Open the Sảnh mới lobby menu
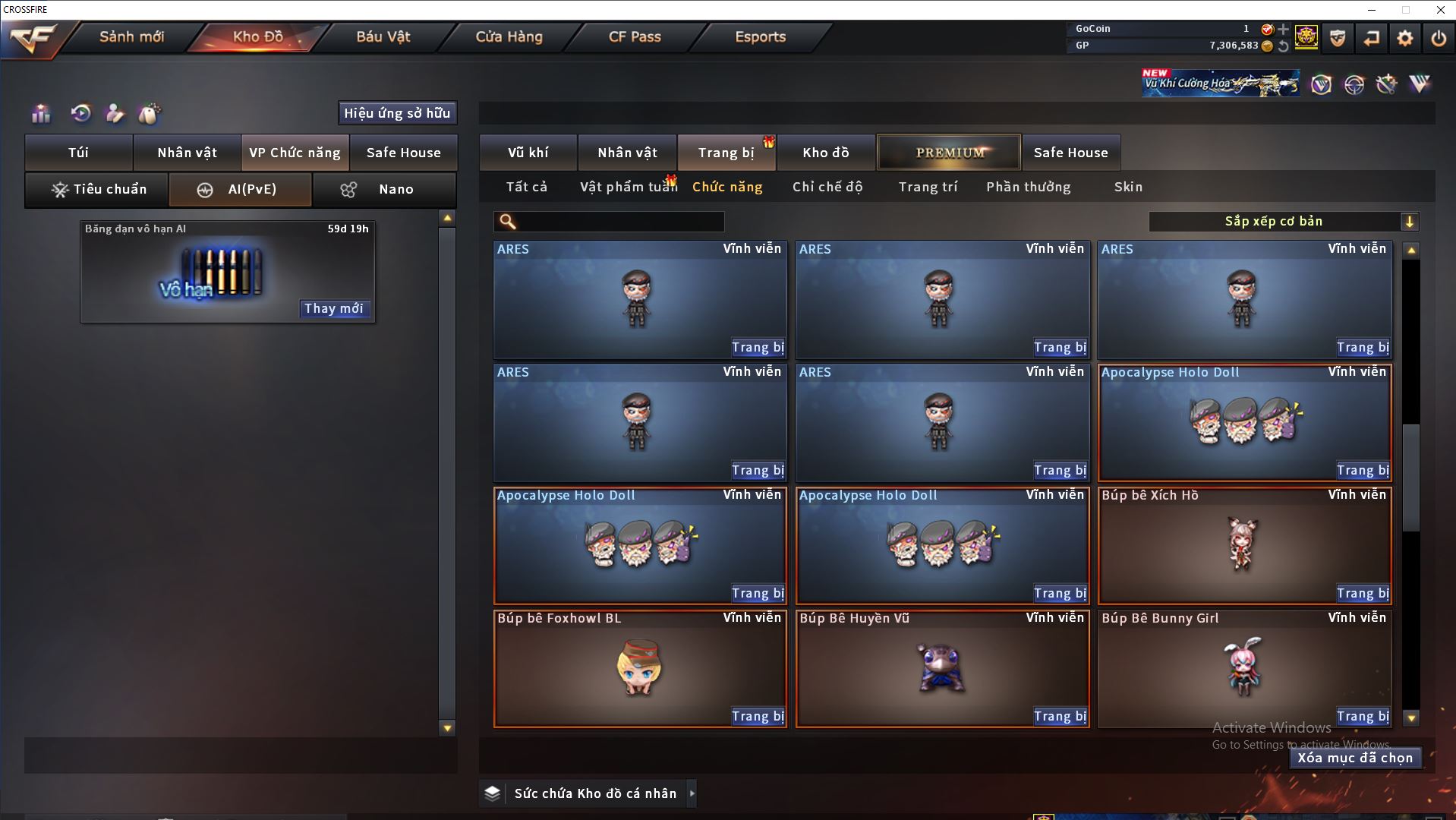The width and height of the screenshot is (1456, 820). pos(131,36)
